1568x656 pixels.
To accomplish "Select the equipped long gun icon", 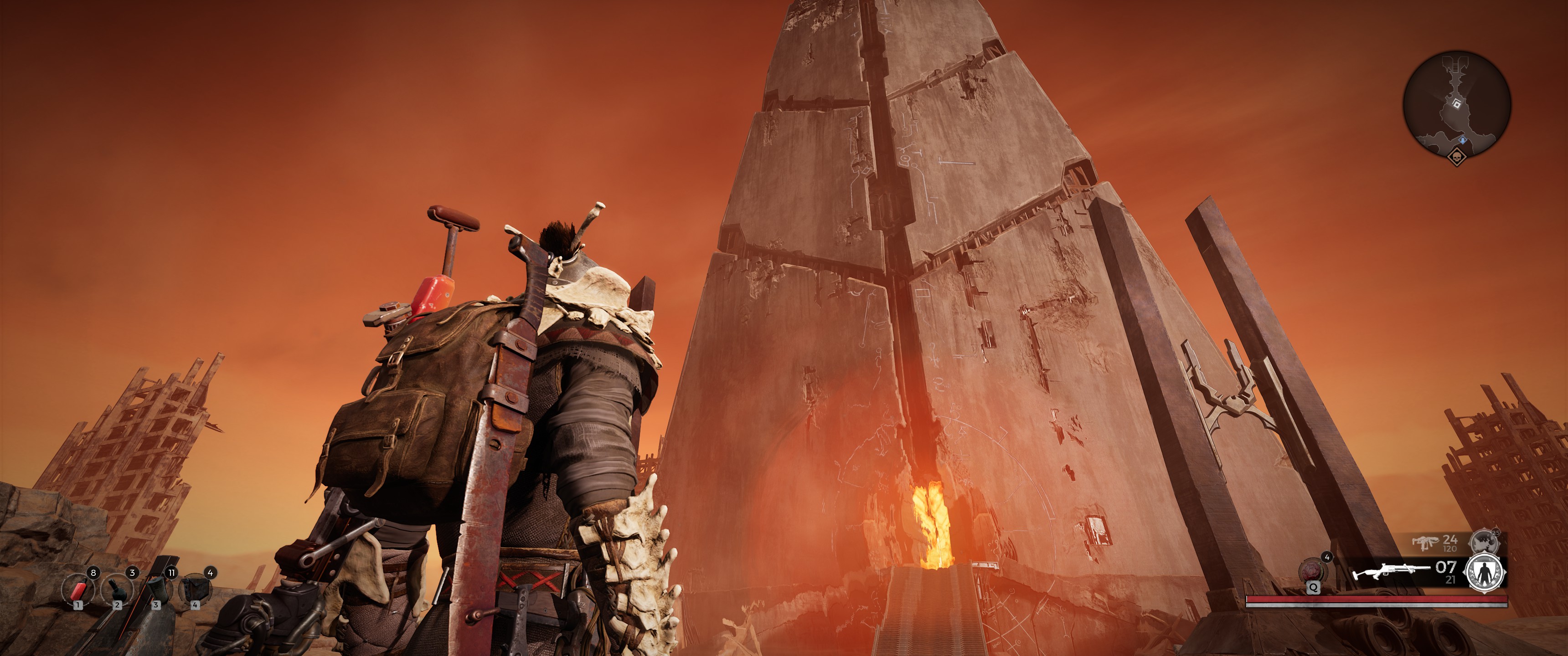I will tap(1390, 573).
